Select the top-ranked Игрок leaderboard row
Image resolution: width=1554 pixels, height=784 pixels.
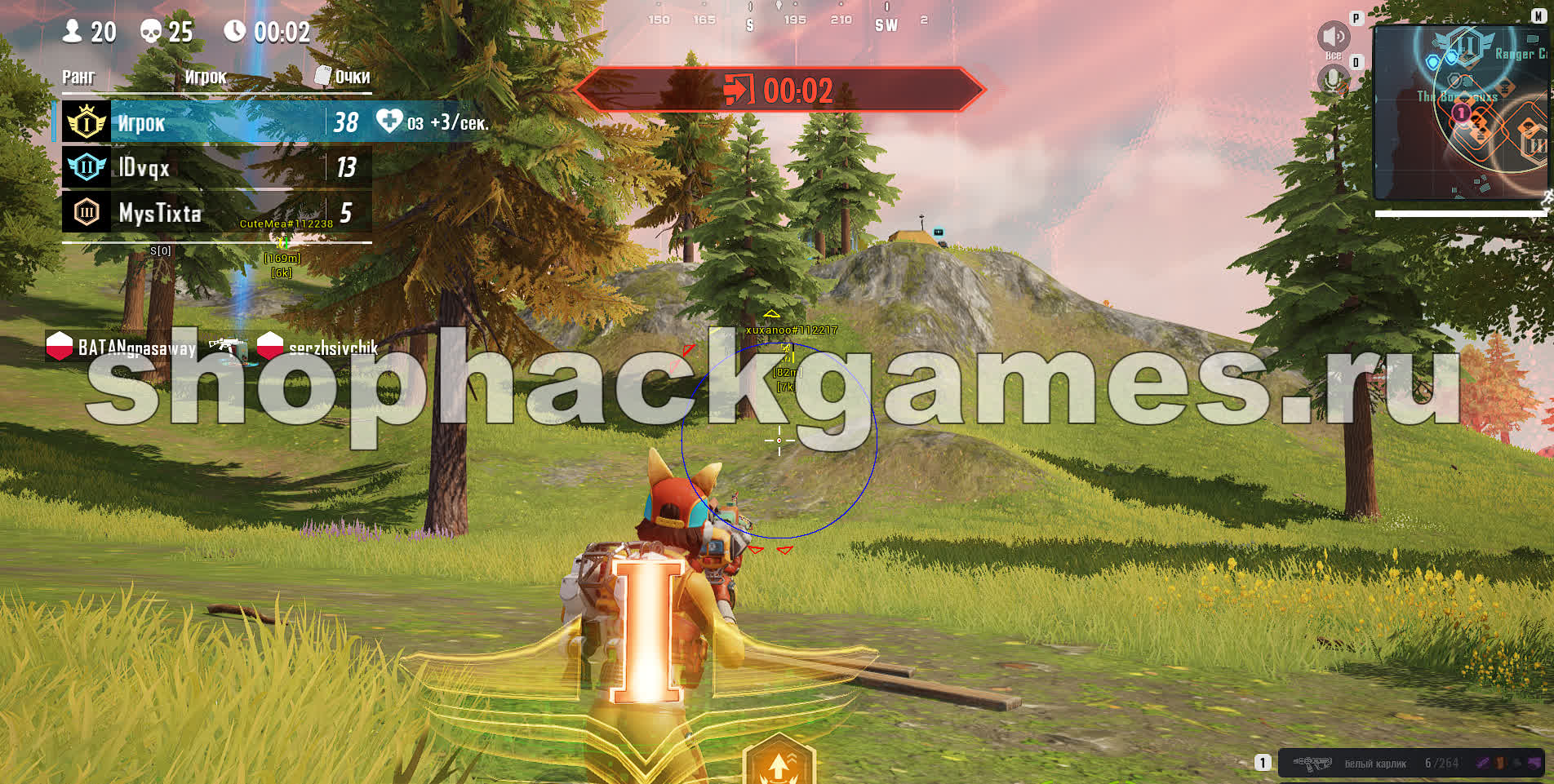(217, 122)
